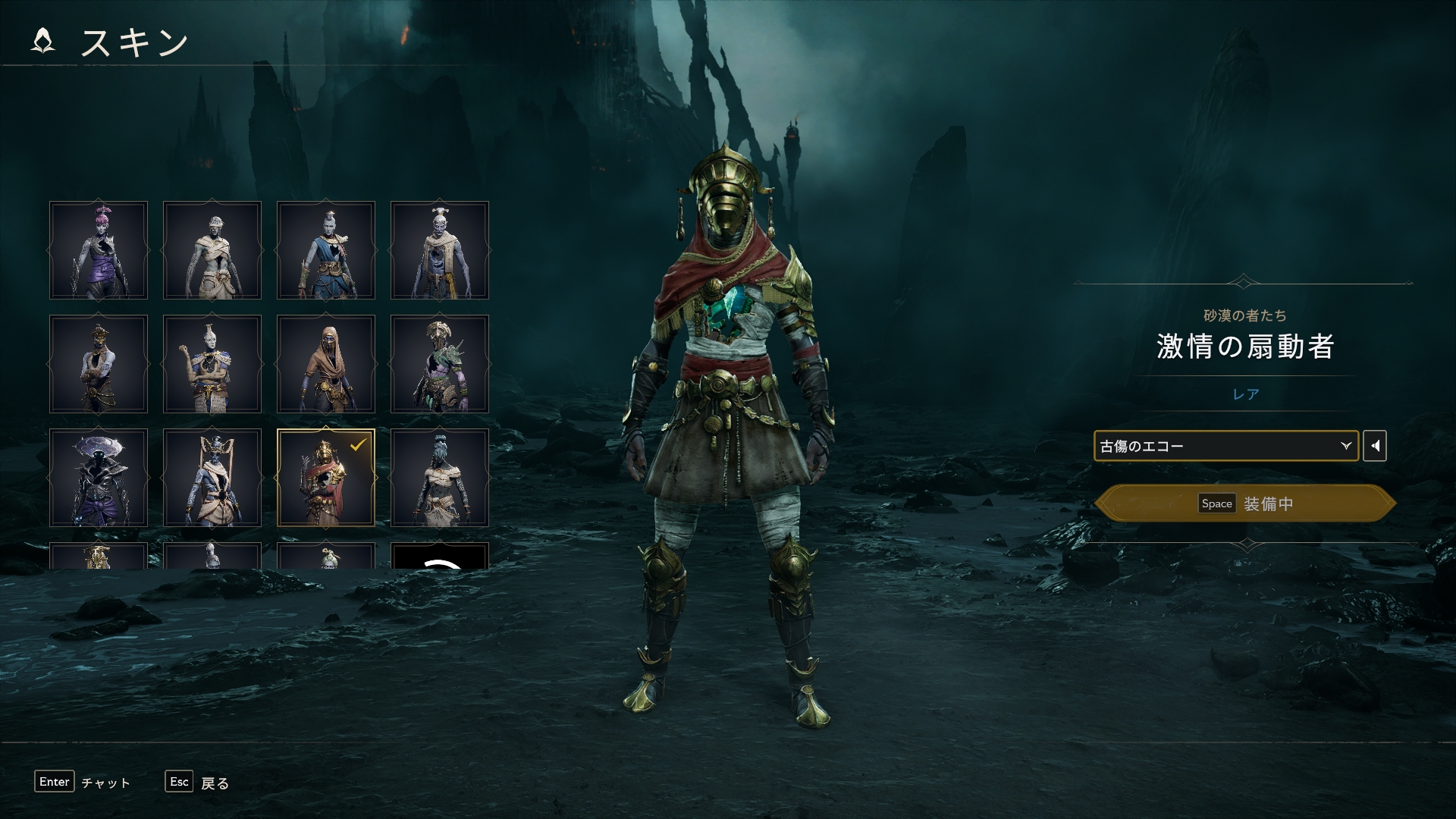Pick the skin with cream scarf and yellow tassel
Image resolution: width=1456 pixels, height=819 pixels.
440,250
